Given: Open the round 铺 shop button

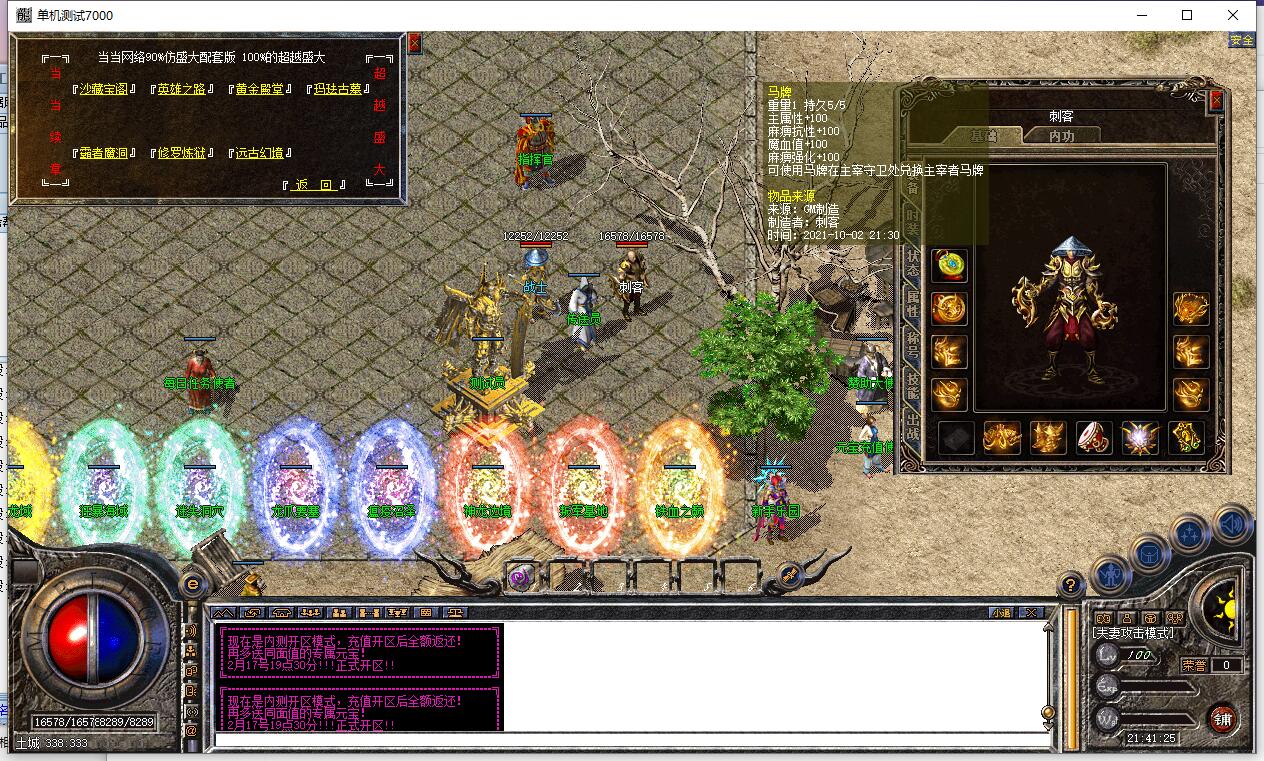Looking at the screenshot, I should 1222,718.
